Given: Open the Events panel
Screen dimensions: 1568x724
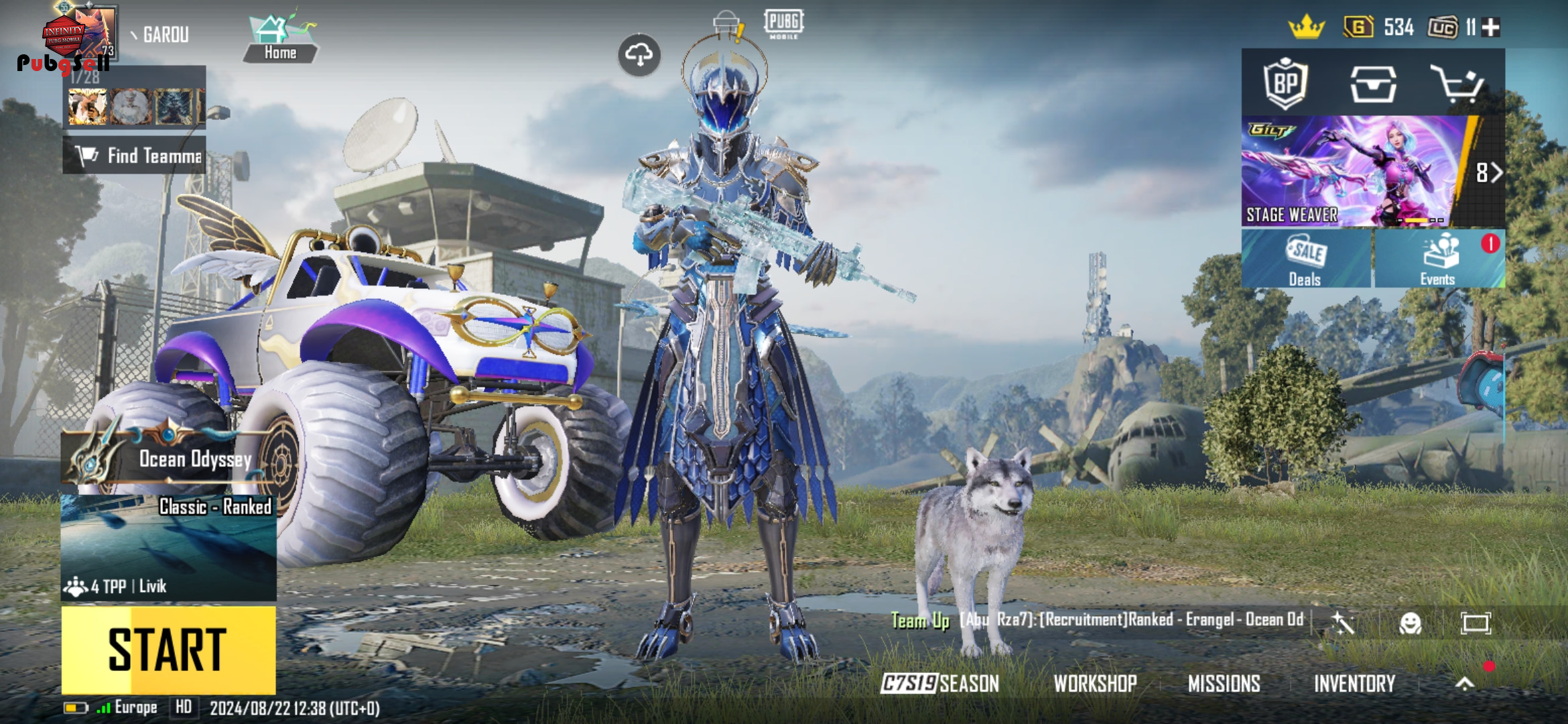Looking at the screenshot, I should (1438, 259).
